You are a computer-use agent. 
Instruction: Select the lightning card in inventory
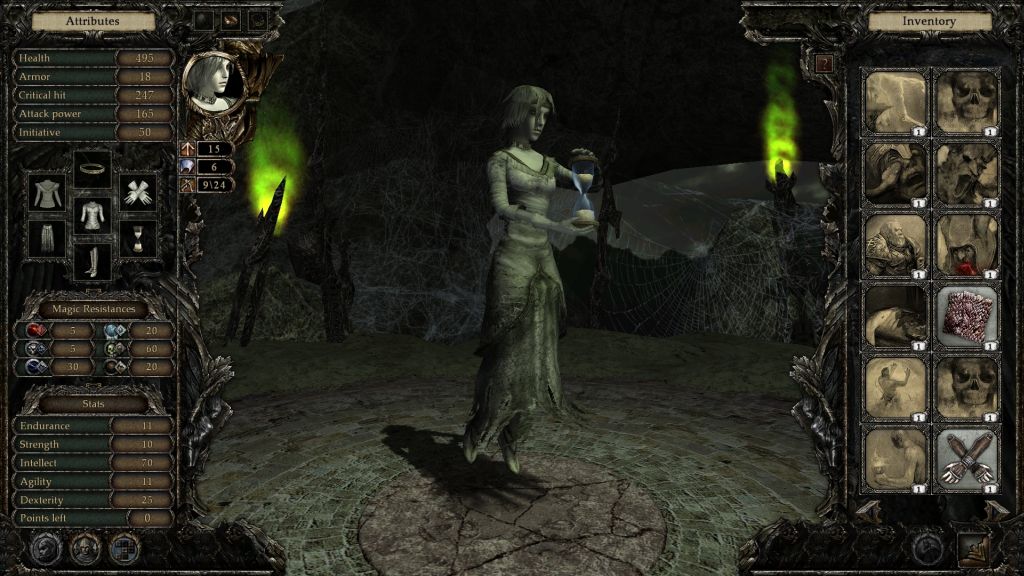coord(896,100)
